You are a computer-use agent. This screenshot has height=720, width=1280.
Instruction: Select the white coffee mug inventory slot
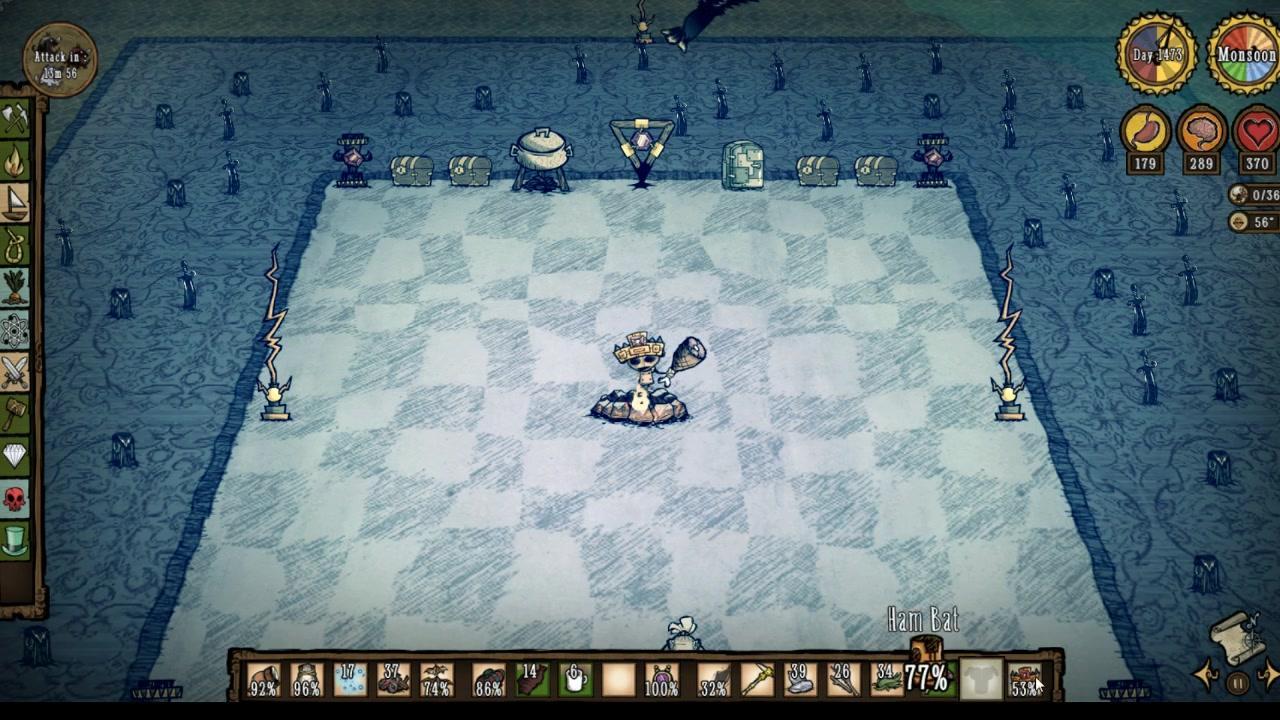[575, 680]
